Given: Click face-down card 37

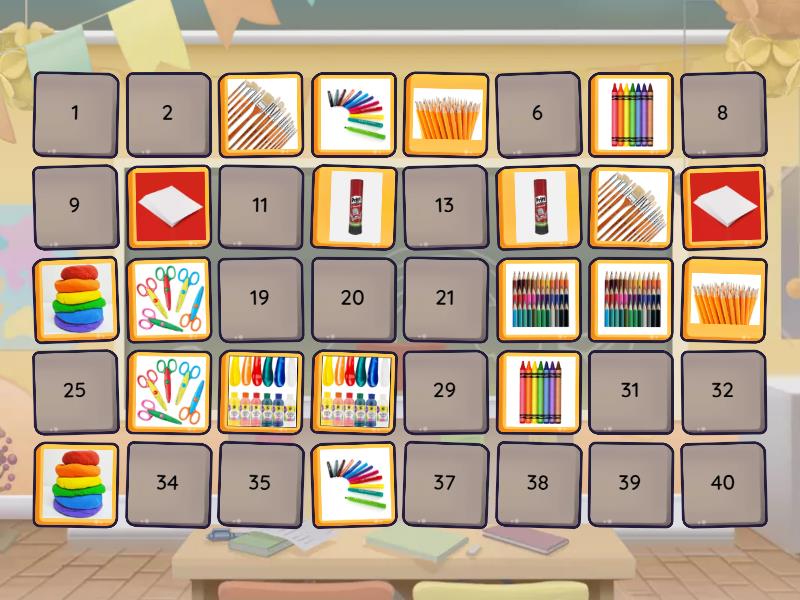Looking at the screenshot, I should pyautogui.click(x=445, y=483).
